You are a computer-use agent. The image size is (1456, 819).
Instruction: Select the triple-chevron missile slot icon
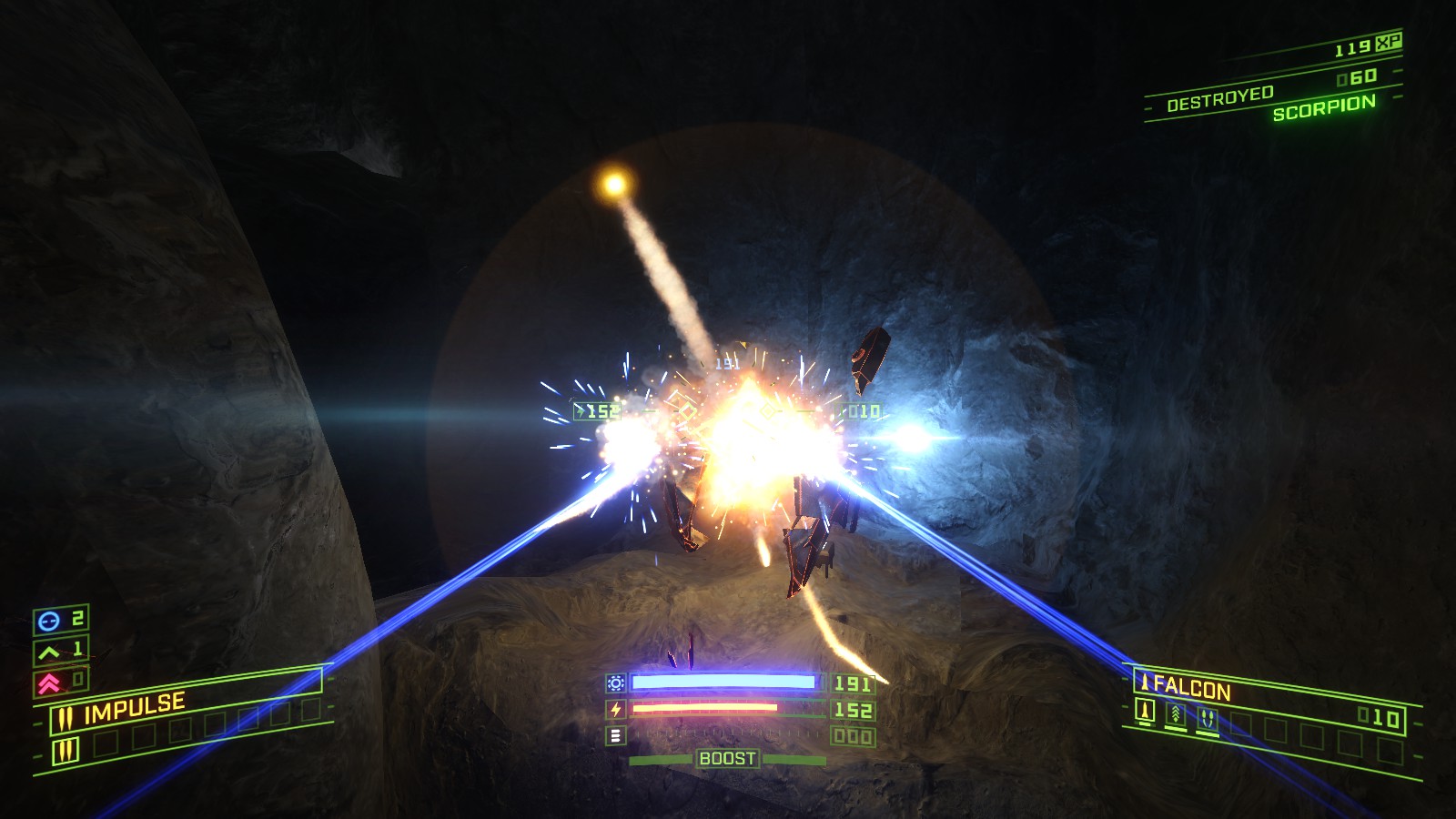pyautogui.click(x=1175, y=714)
